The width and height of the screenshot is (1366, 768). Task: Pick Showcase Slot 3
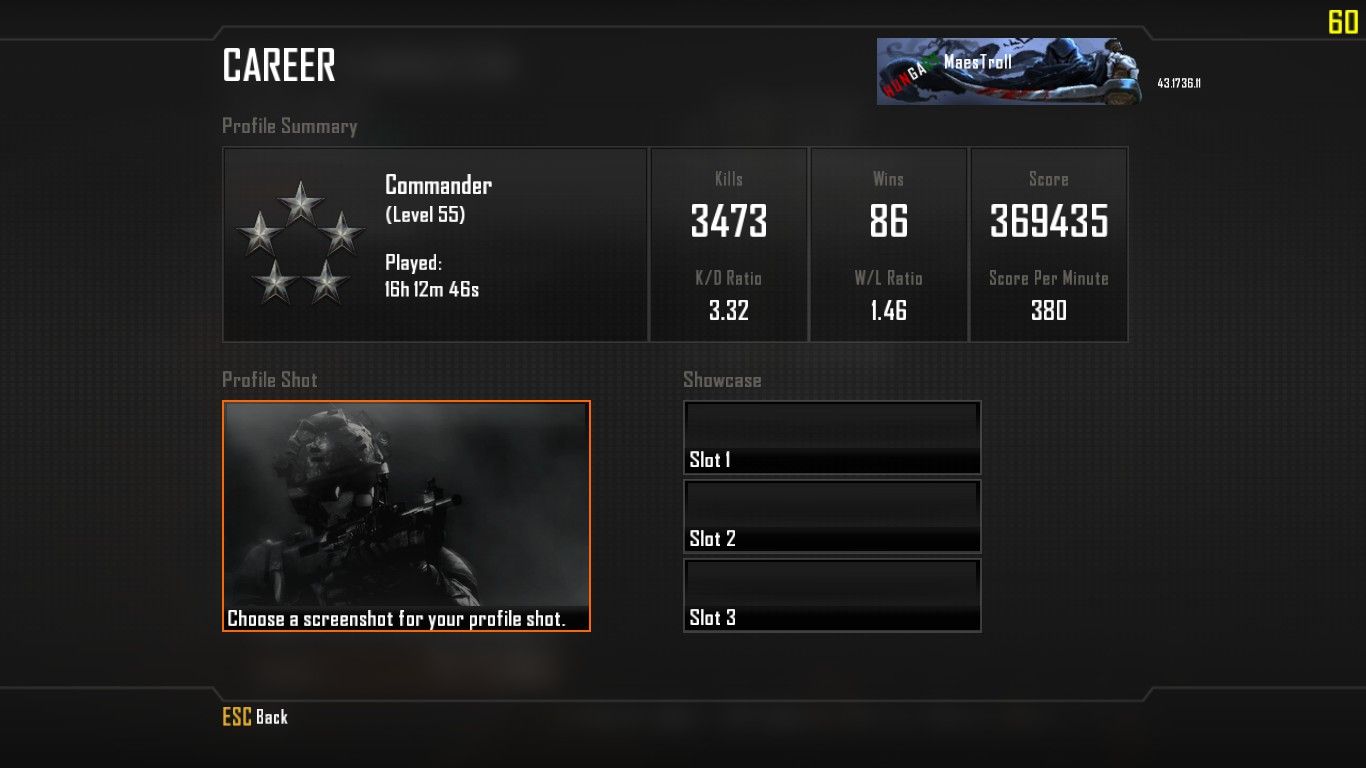[x=832, y=595]
